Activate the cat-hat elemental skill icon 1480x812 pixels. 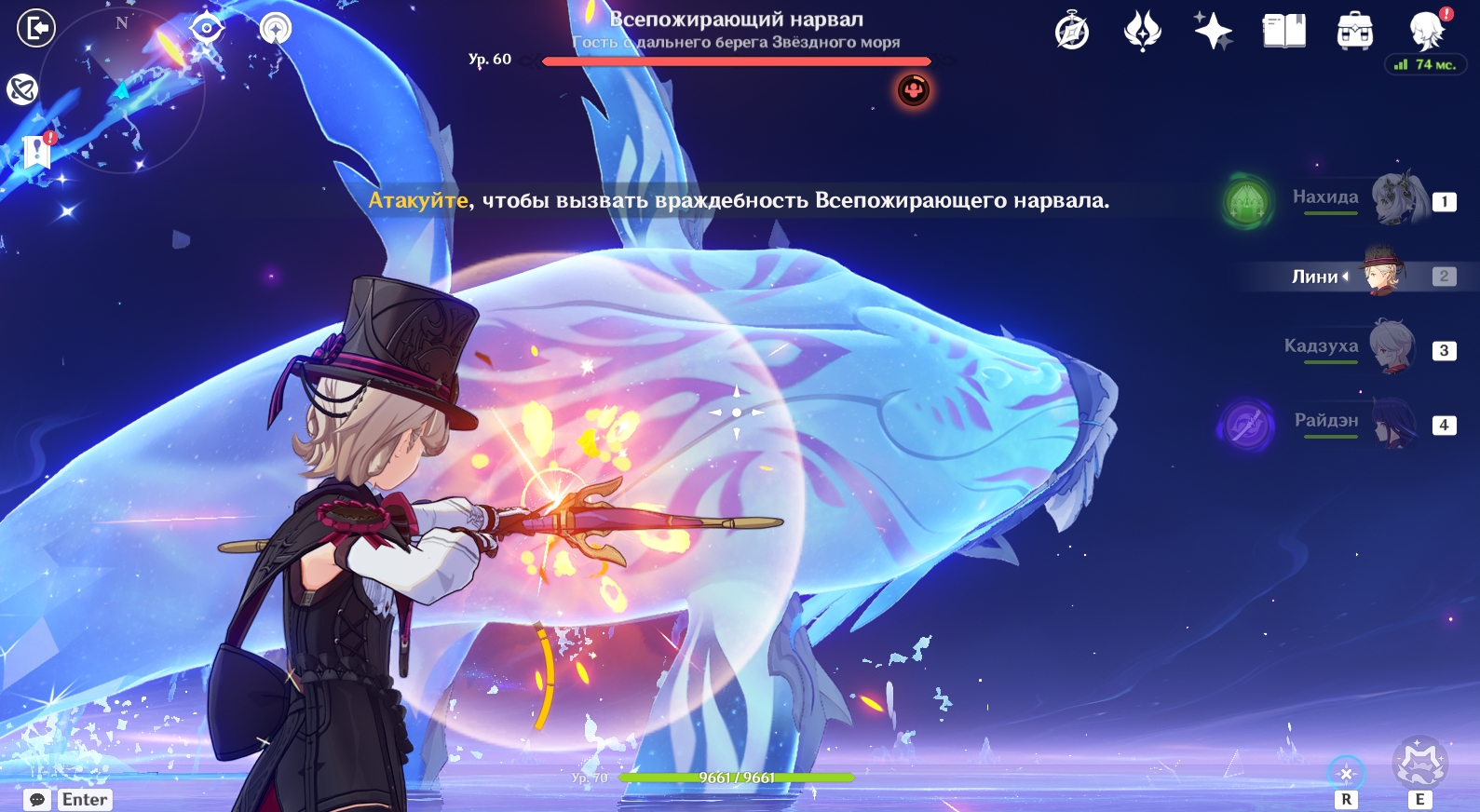(x=1419, y=764)
